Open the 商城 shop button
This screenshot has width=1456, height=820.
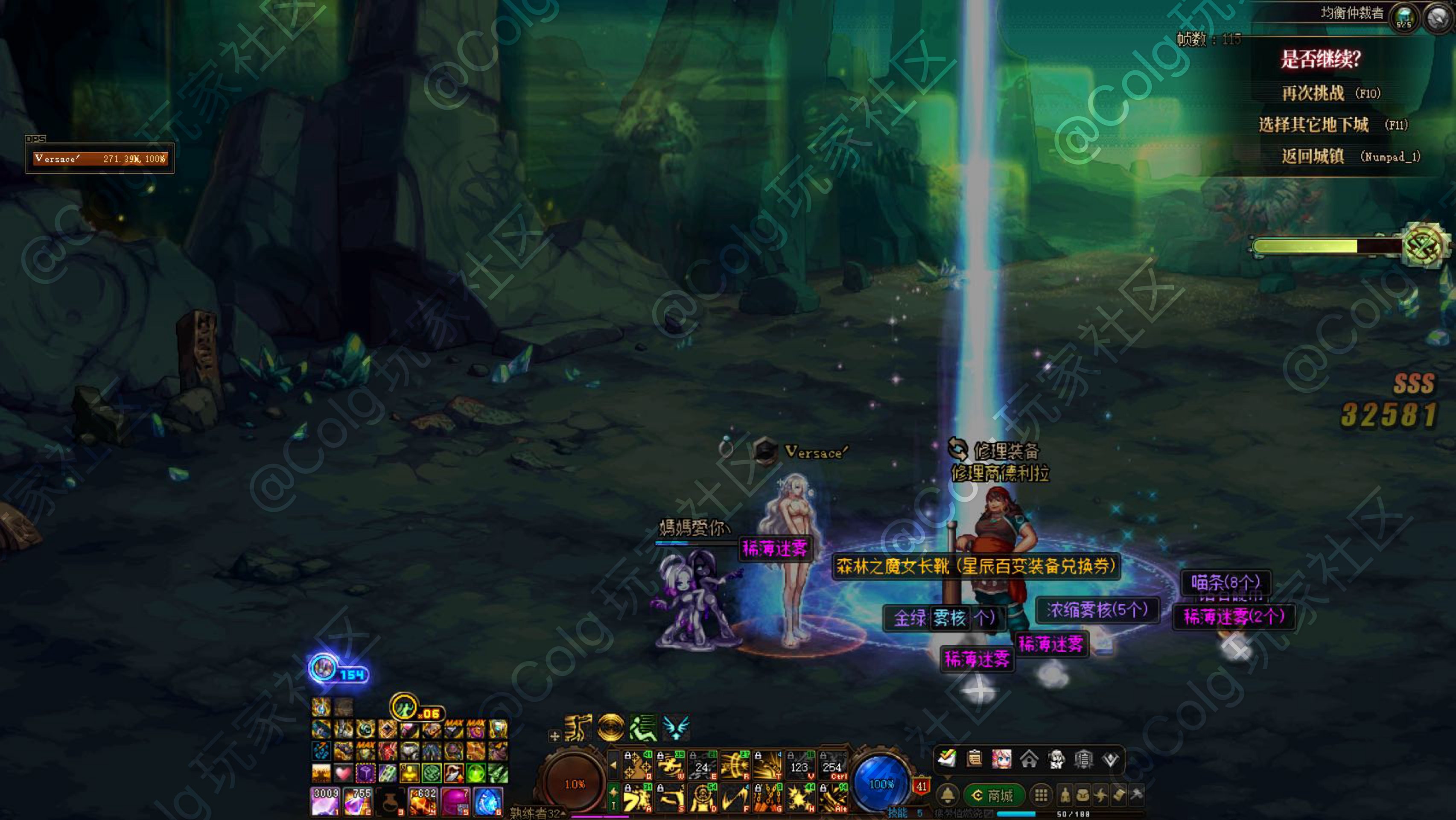994,796
